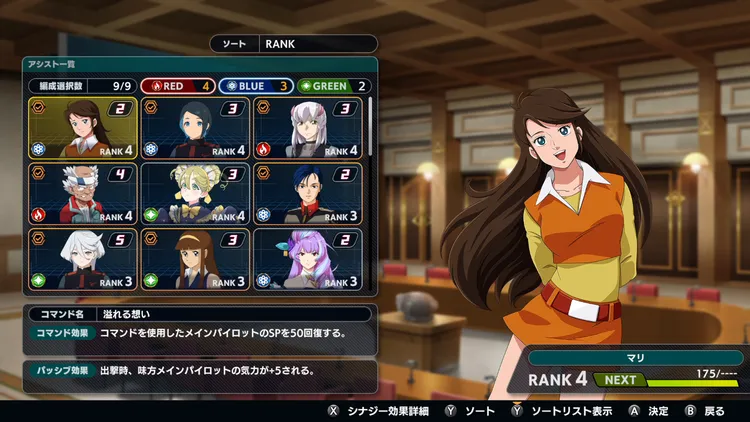Select the white-haired masked assist card
This screenshot has width=750, height=422.
(82, 259)
